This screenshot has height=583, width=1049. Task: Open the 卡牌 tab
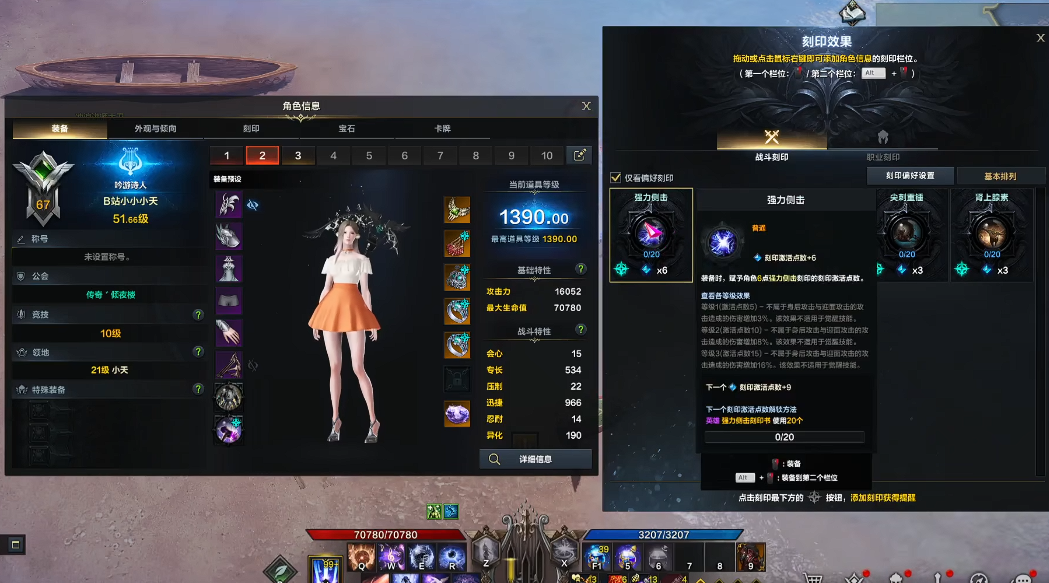[441, 129]
